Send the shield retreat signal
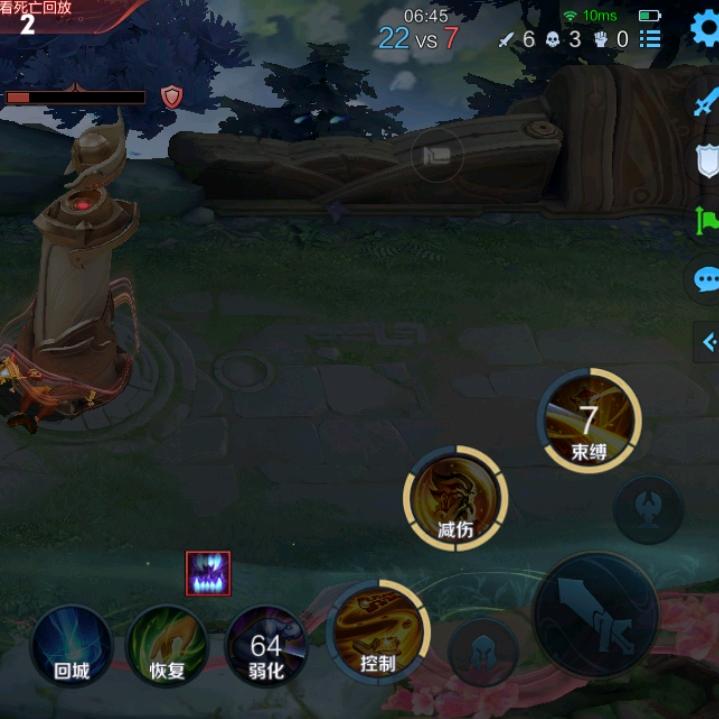Screen dimensions: 719x719 pos(707,160)
